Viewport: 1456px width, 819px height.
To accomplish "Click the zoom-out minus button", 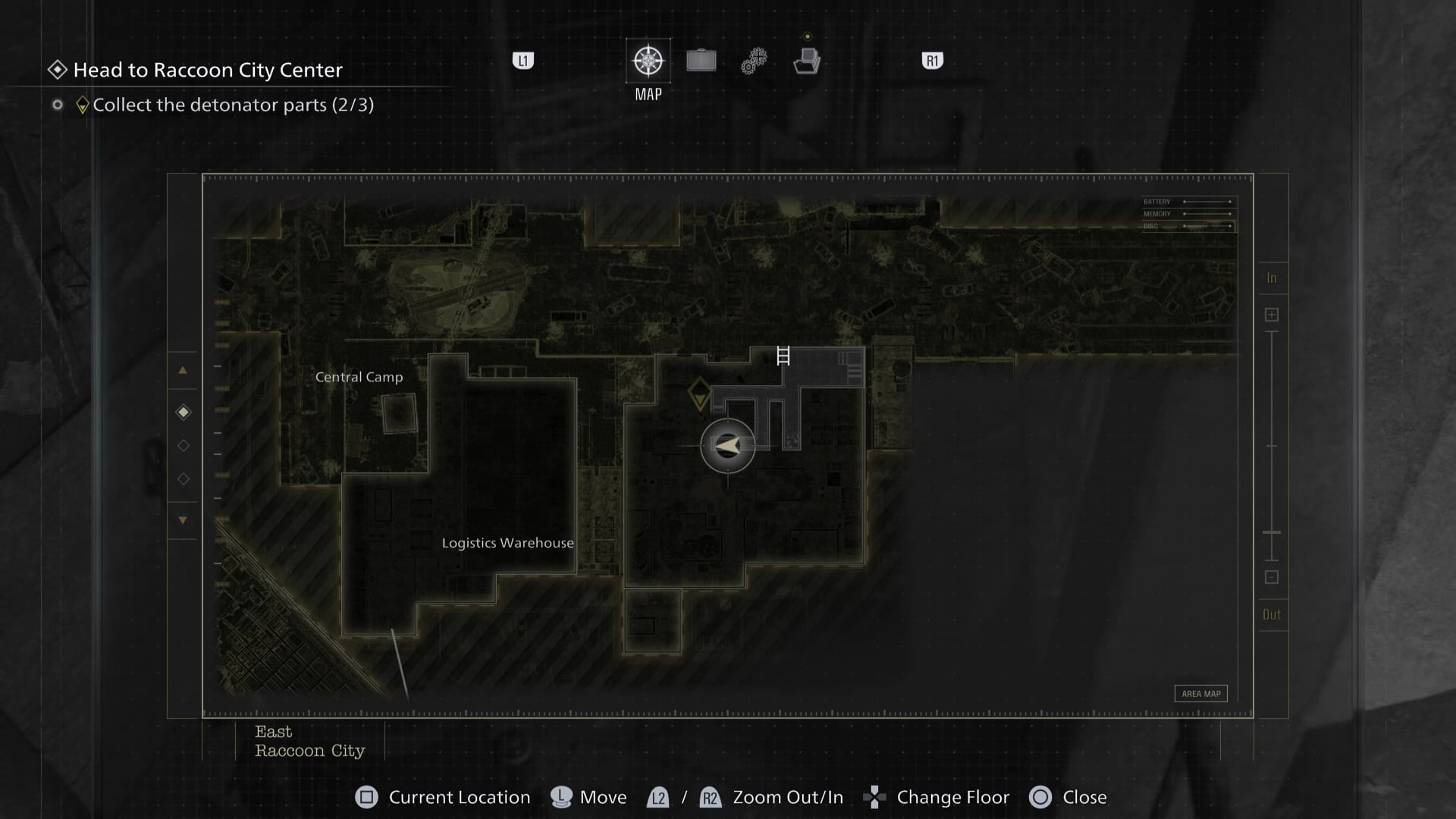I will (1272, 577).
